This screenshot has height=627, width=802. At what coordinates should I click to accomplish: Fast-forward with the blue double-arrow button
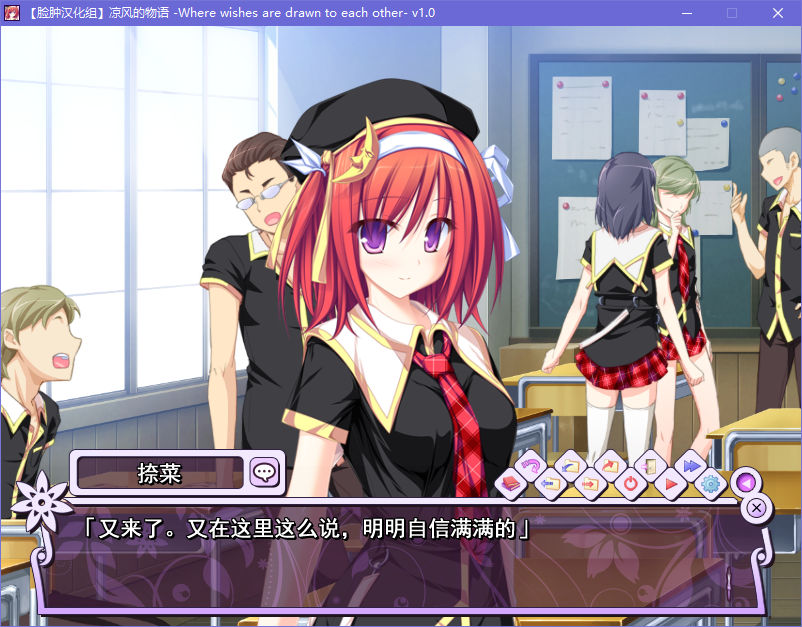[x=689, y=466]
